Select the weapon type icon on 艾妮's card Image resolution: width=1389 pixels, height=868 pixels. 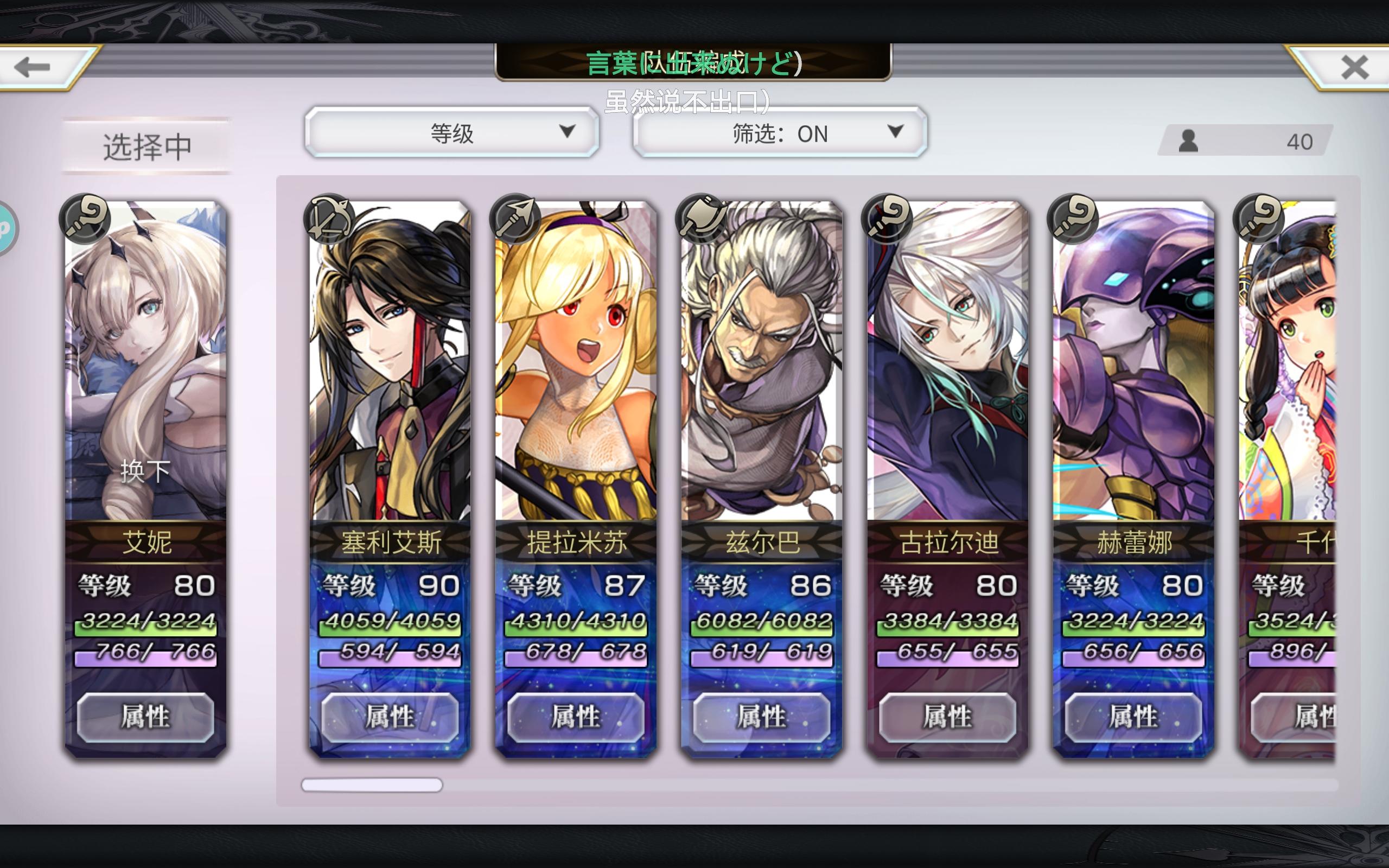pos(85,219)
